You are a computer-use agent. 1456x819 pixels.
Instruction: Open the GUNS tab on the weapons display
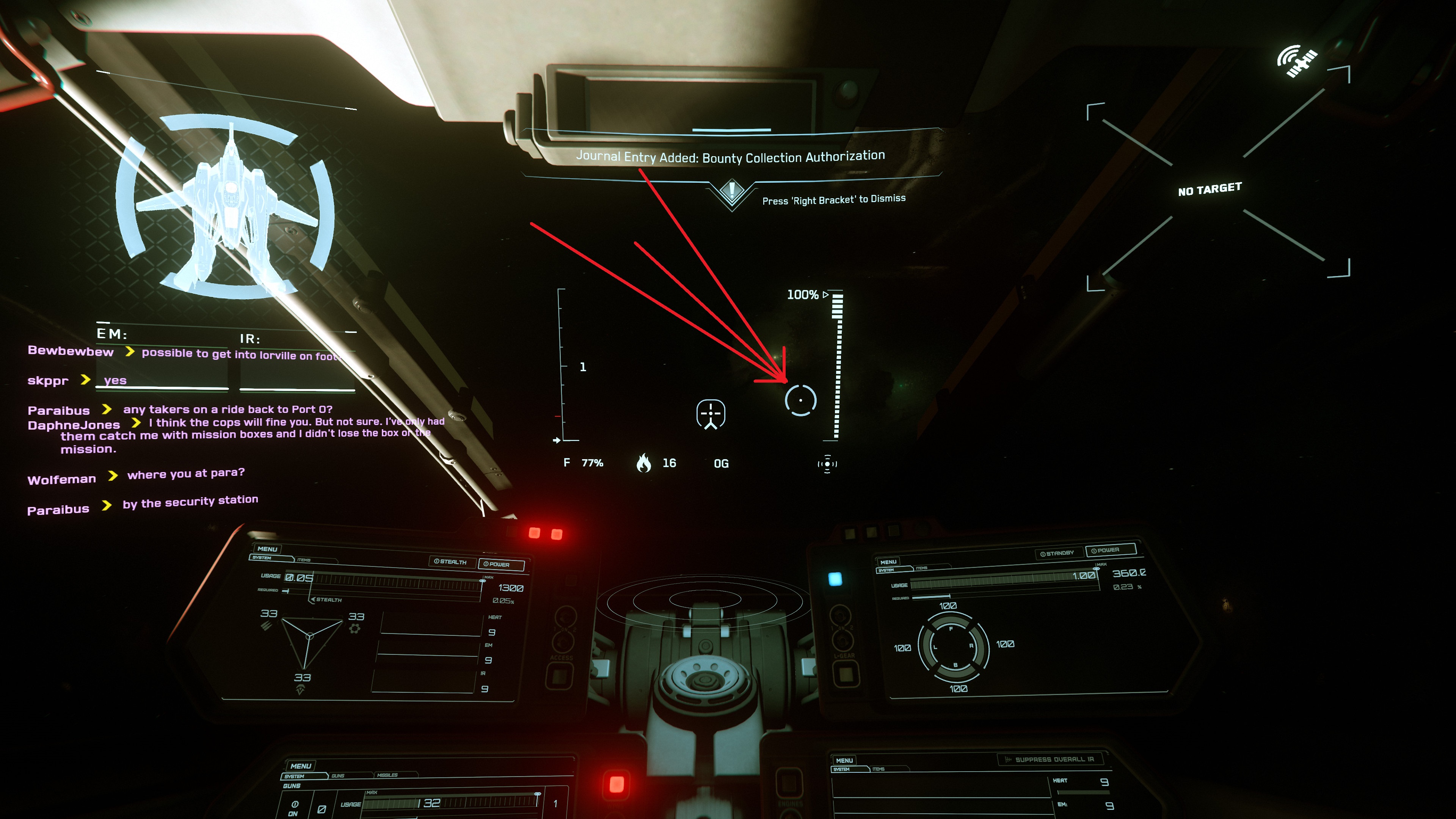click(338, 775)
